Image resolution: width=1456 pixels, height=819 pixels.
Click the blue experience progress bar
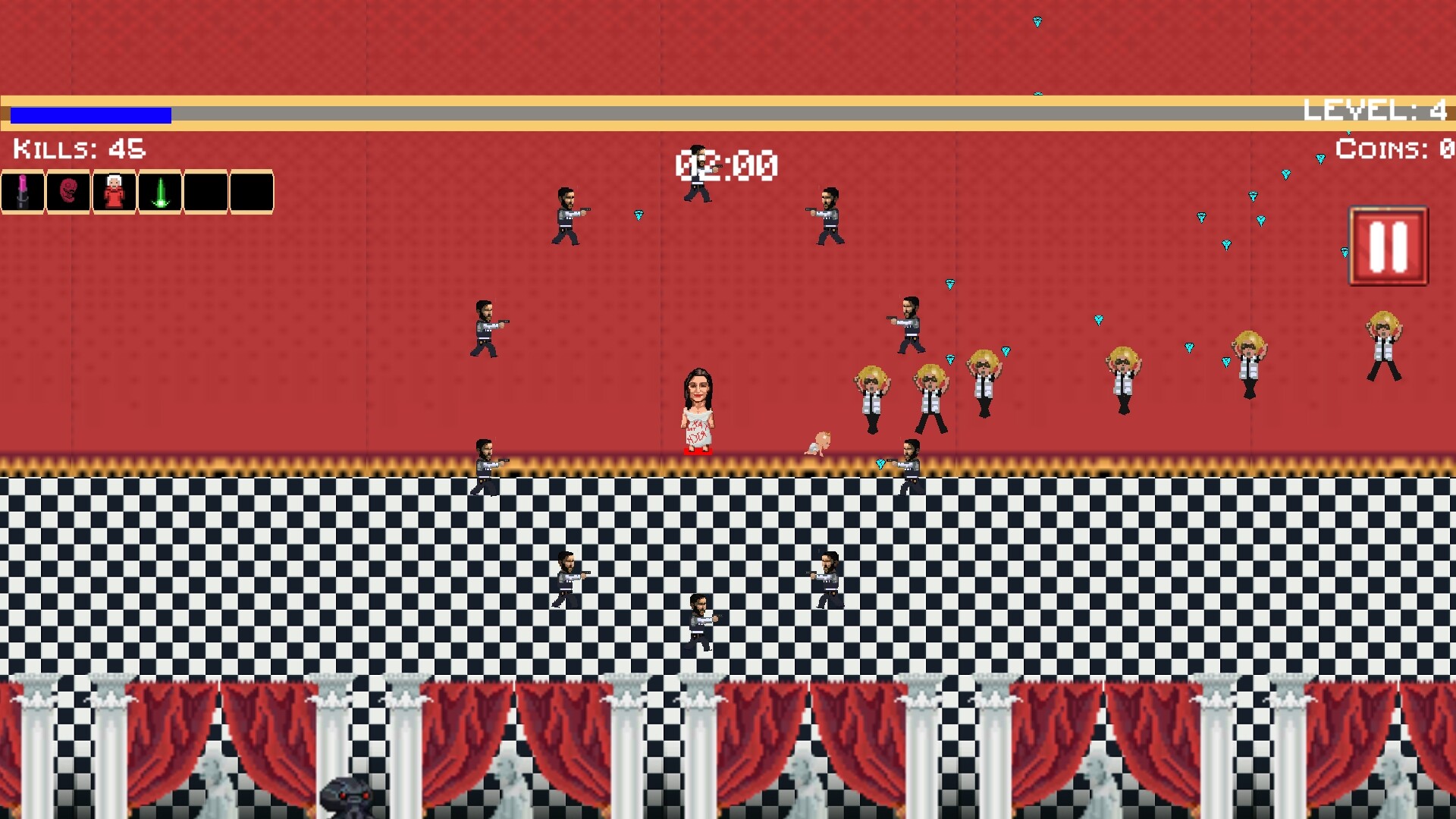[x=89, y=115]
